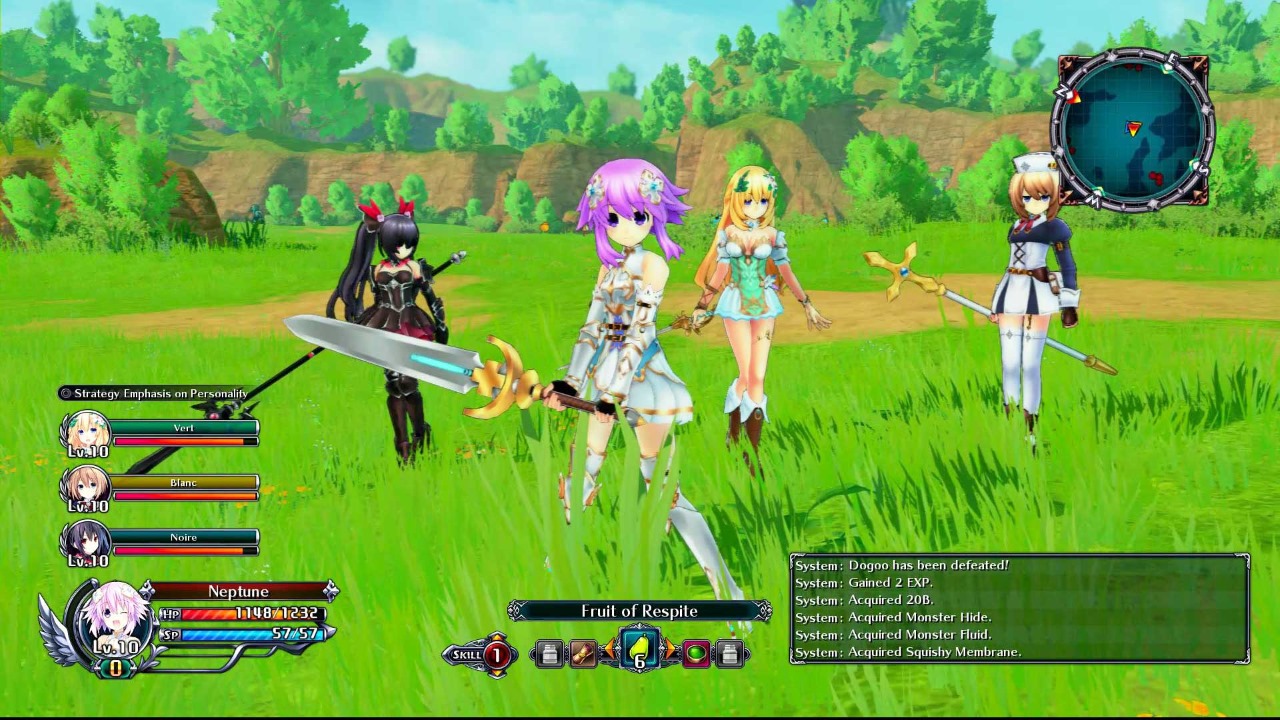
Task: Open the SKILL 1 indicator badge
Action: pos(480,654)
